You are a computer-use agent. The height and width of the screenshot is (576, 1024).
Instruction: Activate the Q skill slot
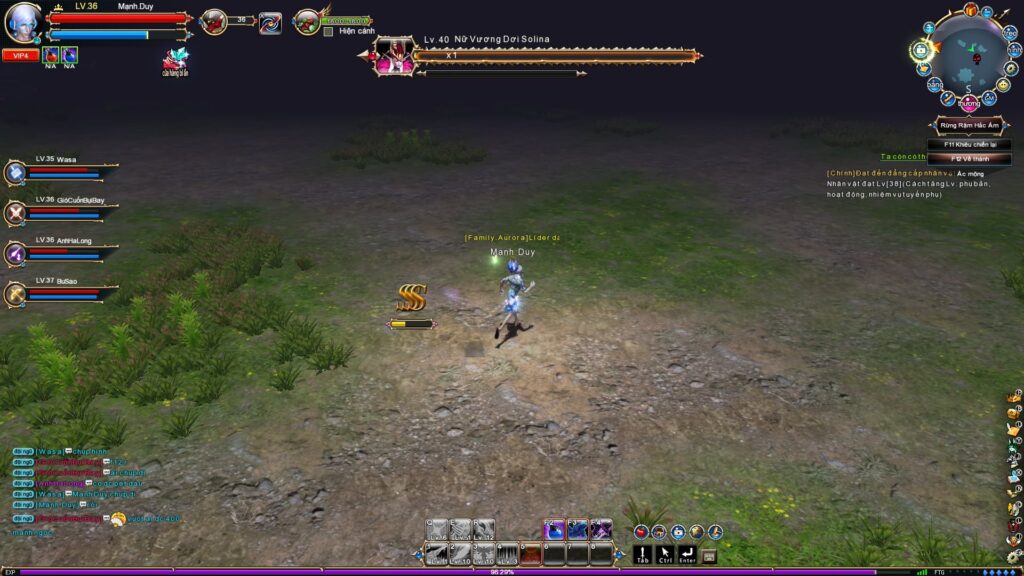[436, 530]
